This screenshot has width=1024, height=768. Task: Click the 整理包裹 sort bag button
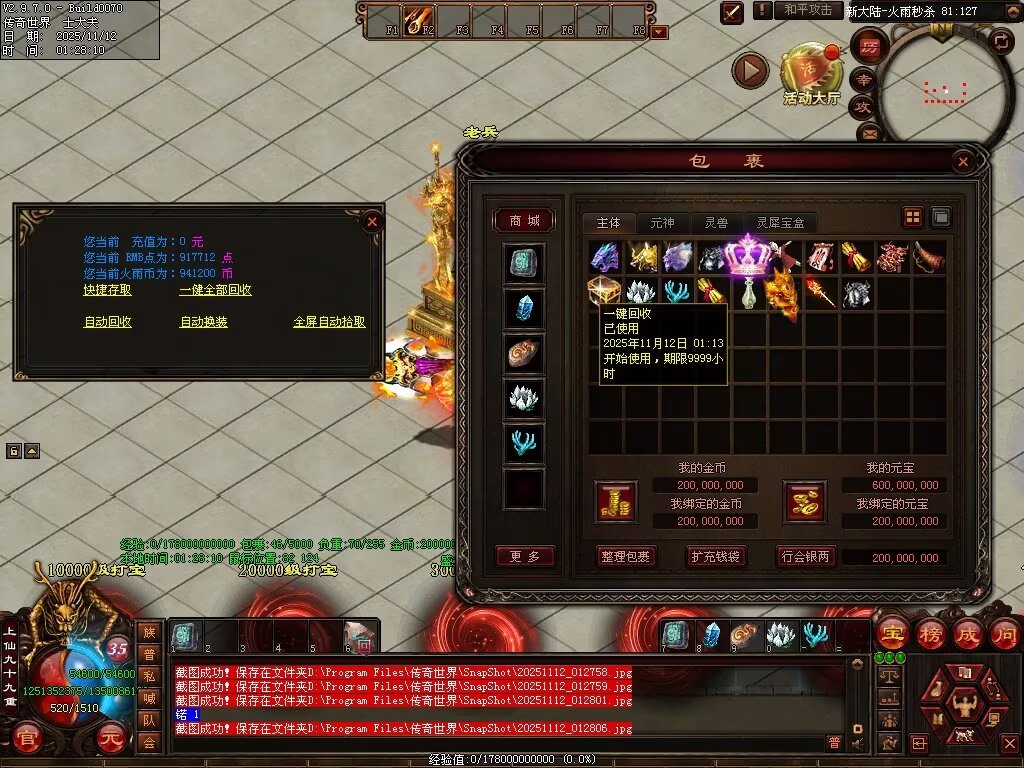(625, 556)
